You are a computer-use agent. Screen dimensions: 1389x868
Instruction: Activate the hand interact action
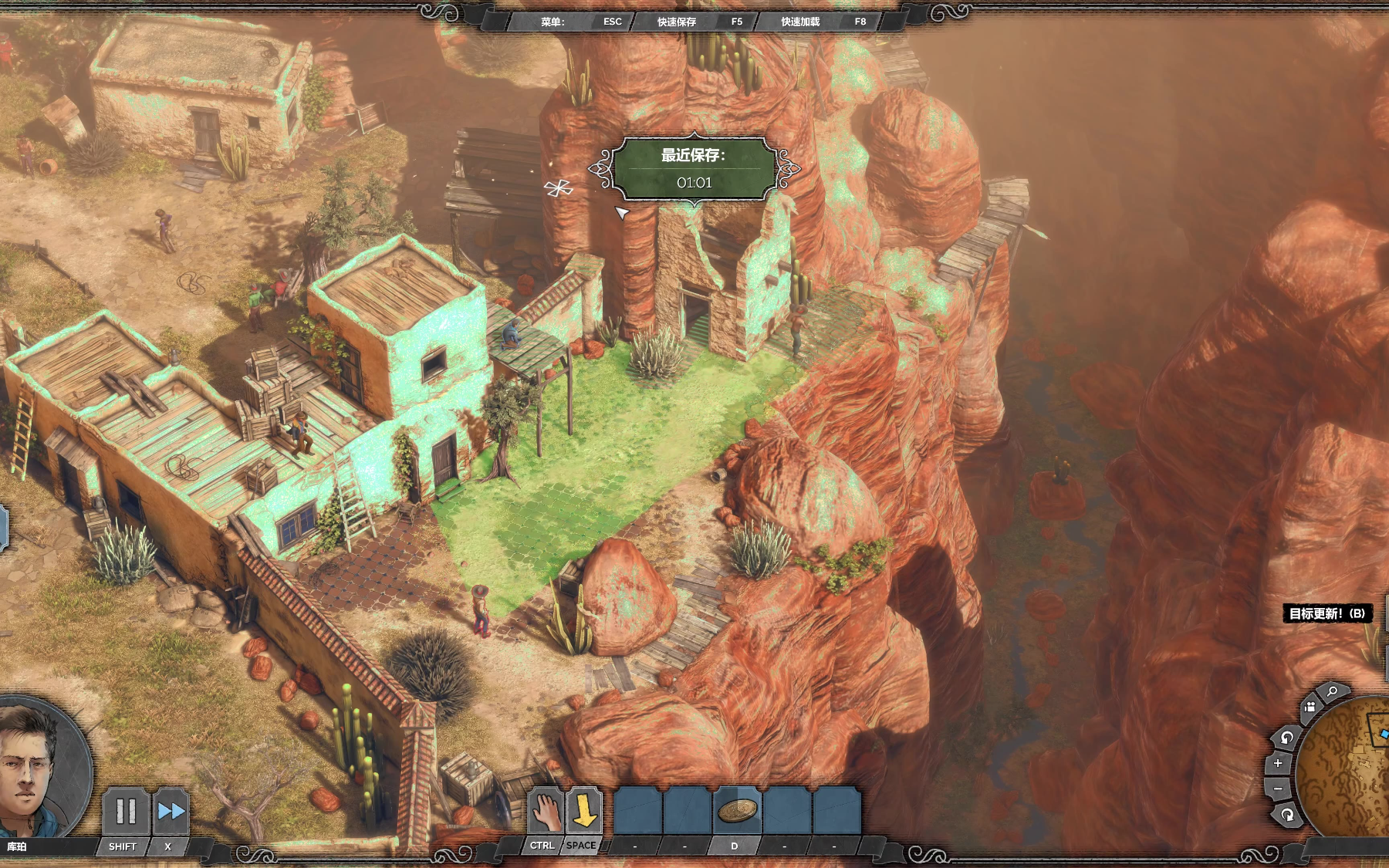545,811
